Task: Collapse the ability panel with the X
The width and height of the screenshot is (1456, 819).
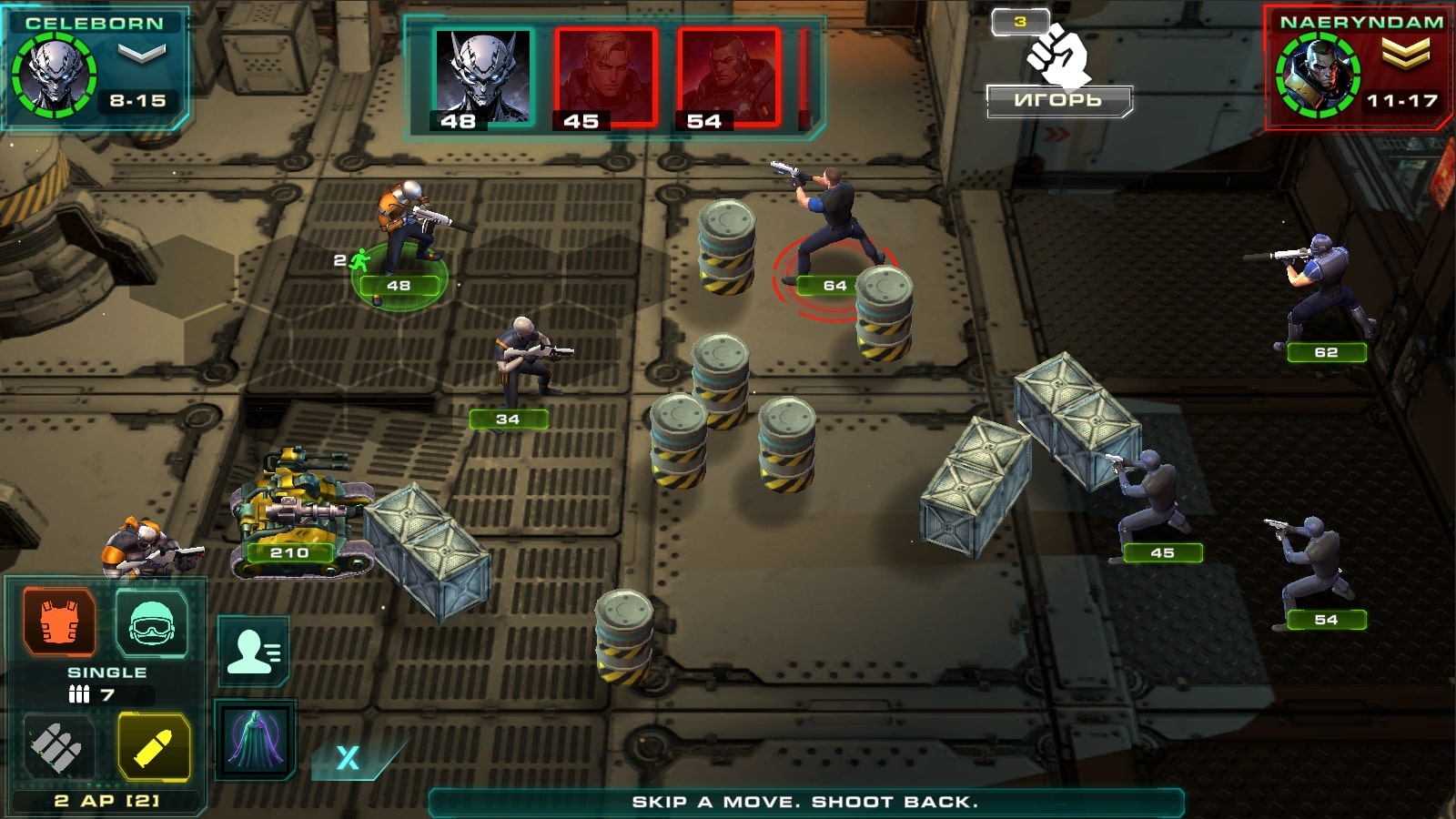Action: pos(346,755)
